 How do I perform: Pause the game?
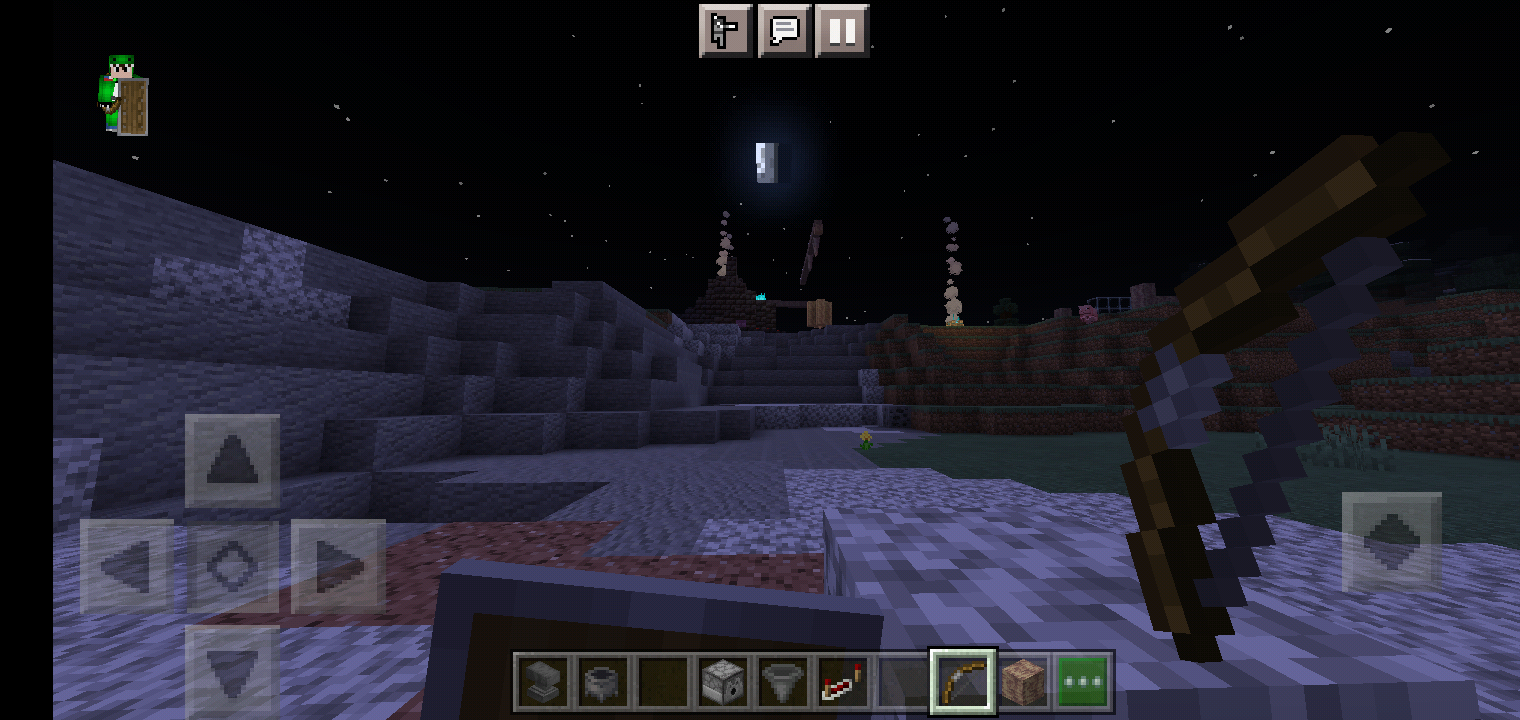tap(842, 31)
